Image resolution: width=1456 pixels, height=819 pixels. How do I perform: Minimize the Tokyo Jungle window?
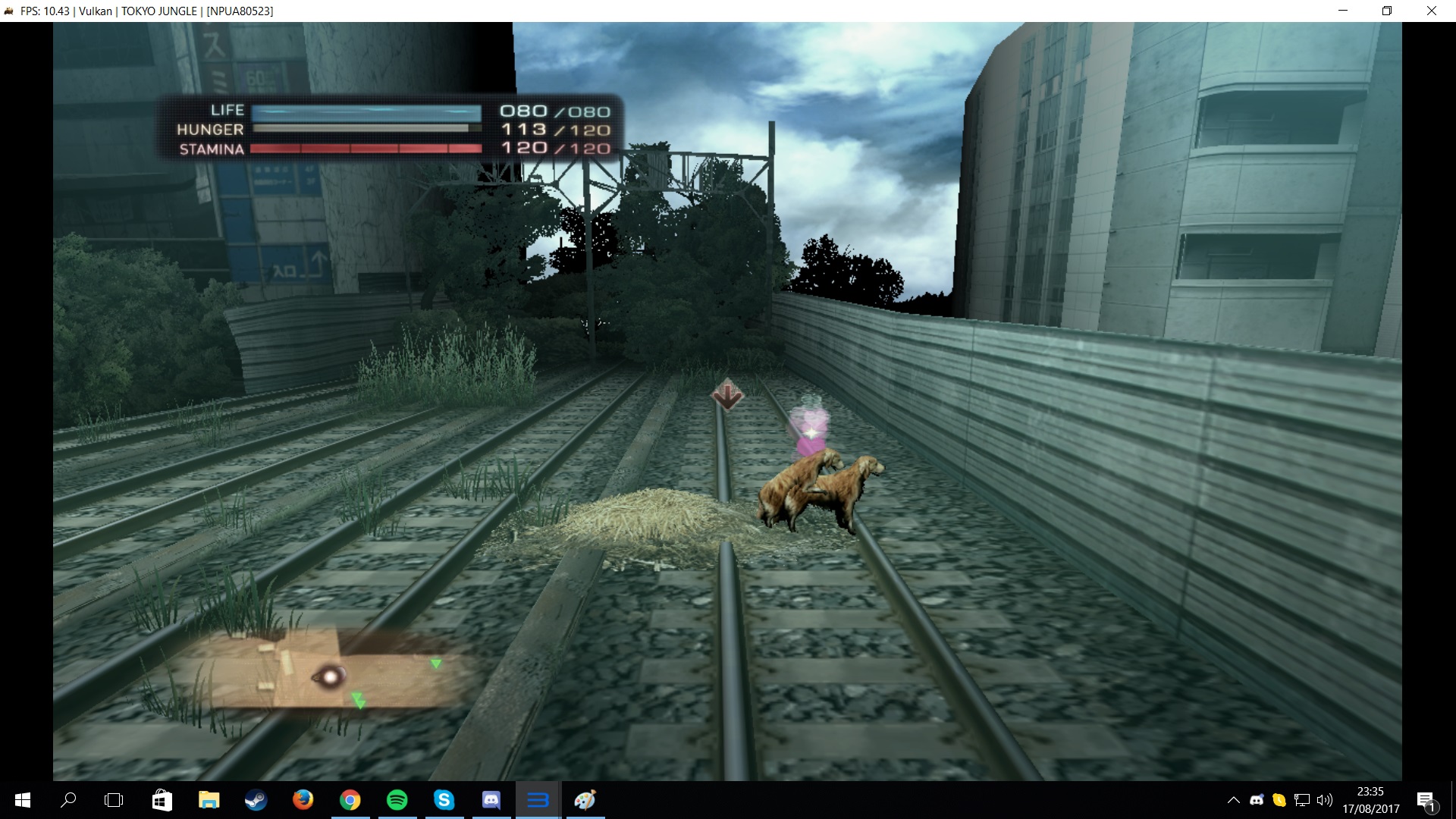point(1343,11)
